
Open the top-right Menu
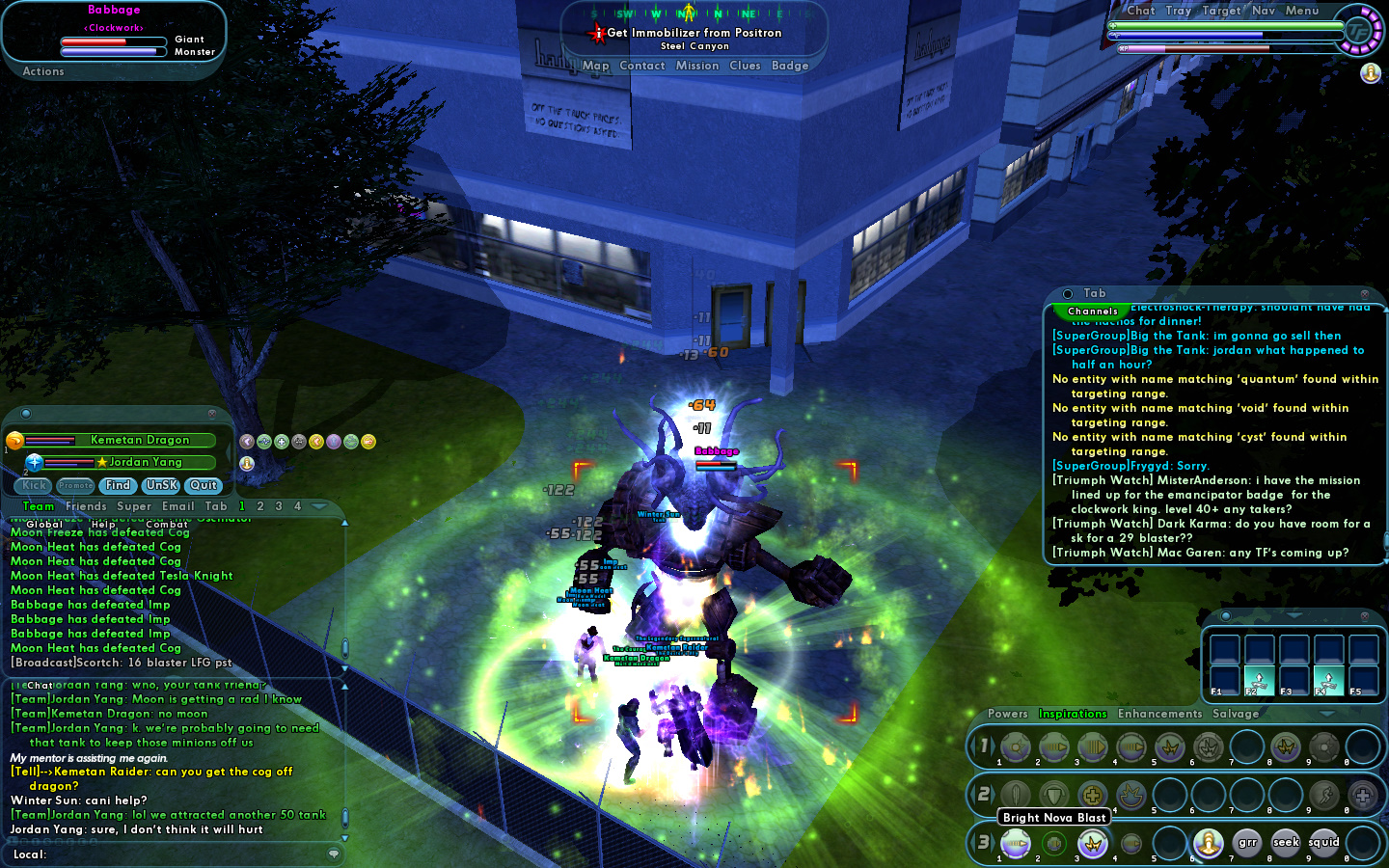[x=1301, y=11]
